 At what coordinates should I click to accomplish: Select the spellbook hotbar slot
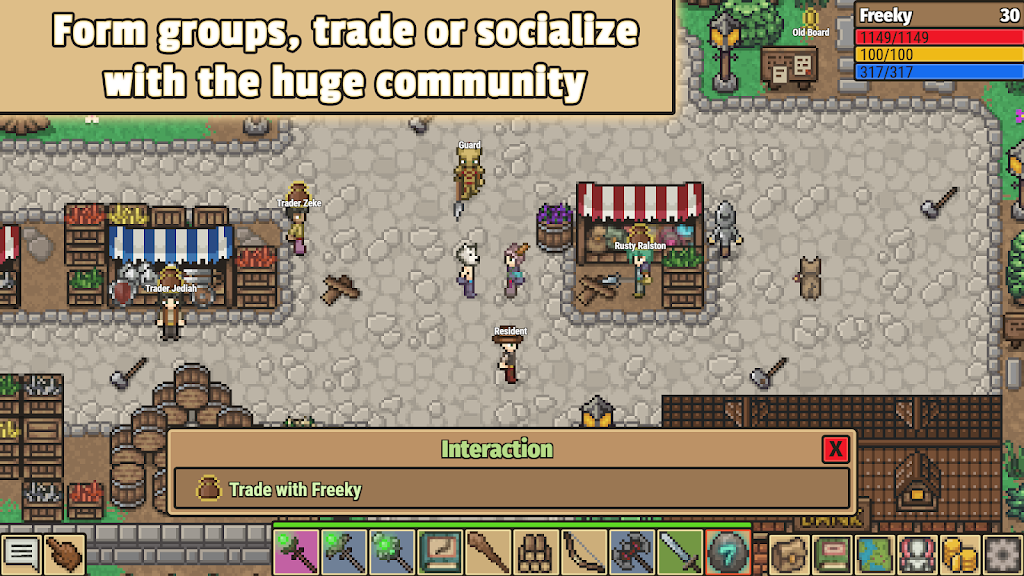click(440, 551)
